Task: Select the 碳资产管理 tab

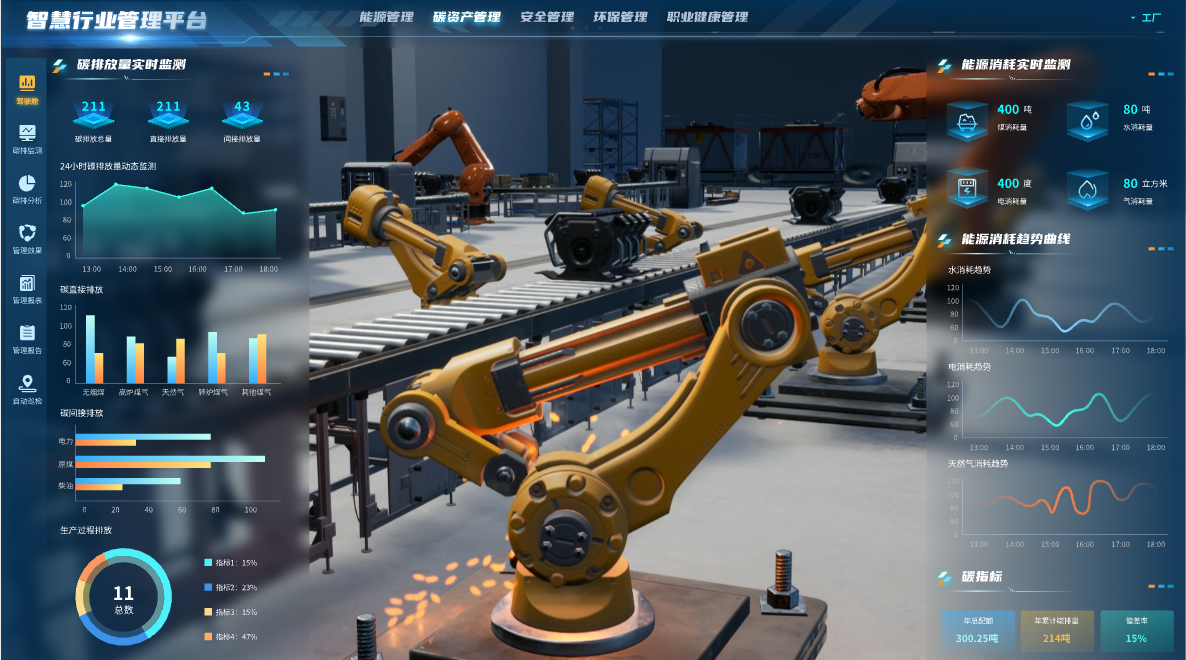Action: [467, 17]
